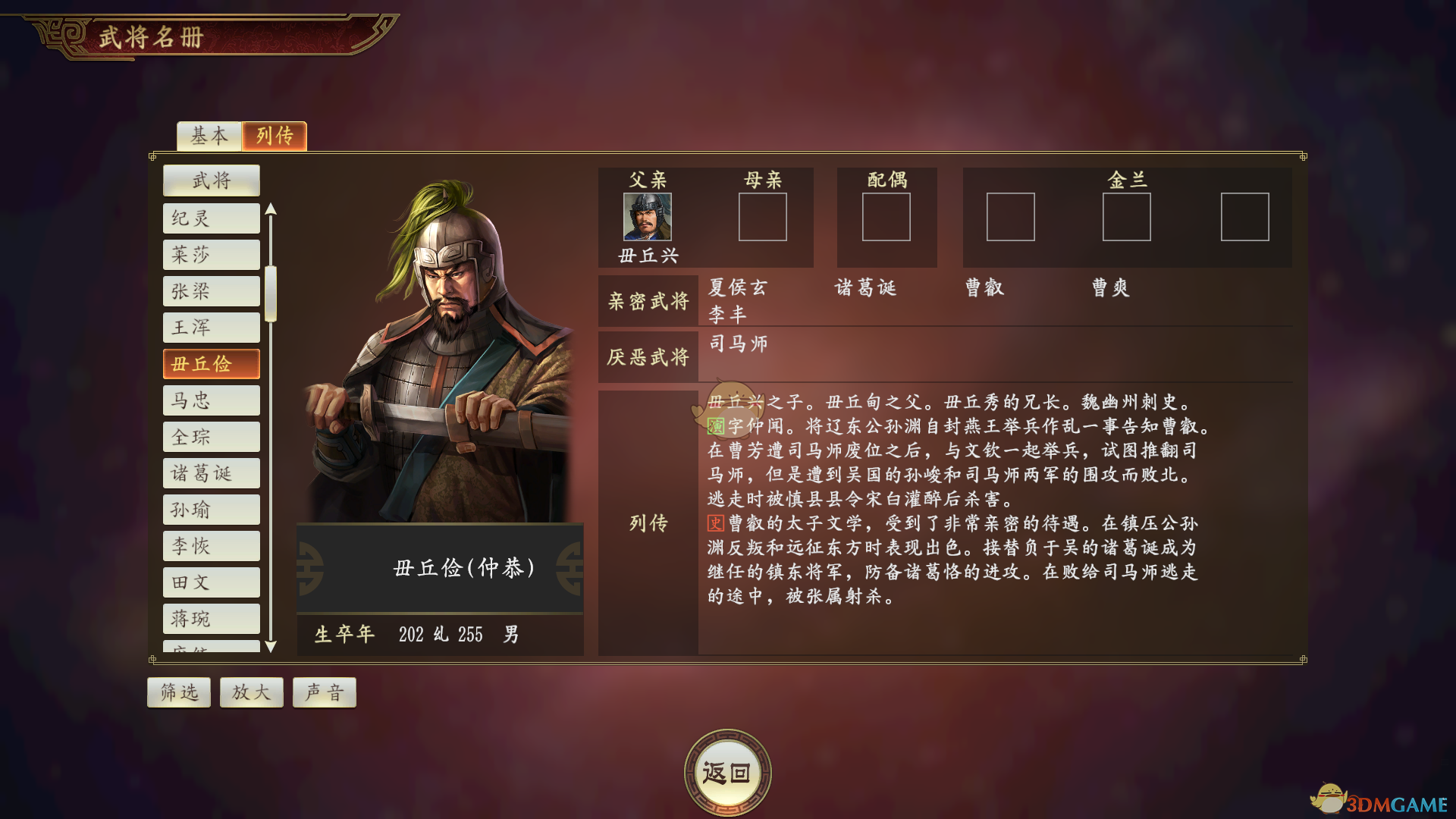1456x819 pixels.
Task: Click the empty 配偶 spouse slot
Action: [886, 218]
